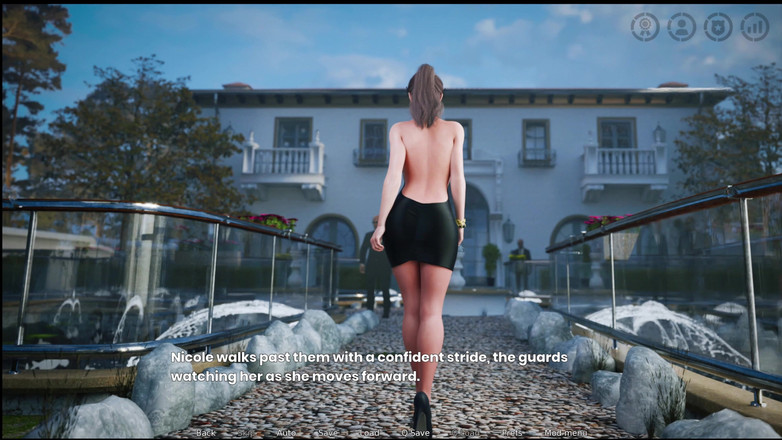Open the Load screen

tap(370, 433)
